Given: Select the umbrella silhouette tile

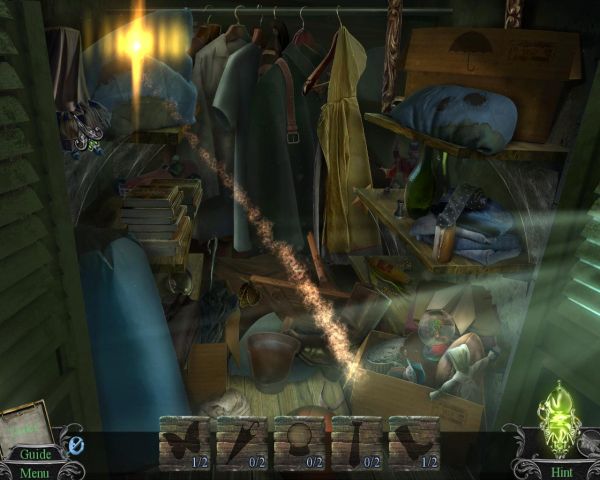Looking at the screenshot, I should (242, 440).
